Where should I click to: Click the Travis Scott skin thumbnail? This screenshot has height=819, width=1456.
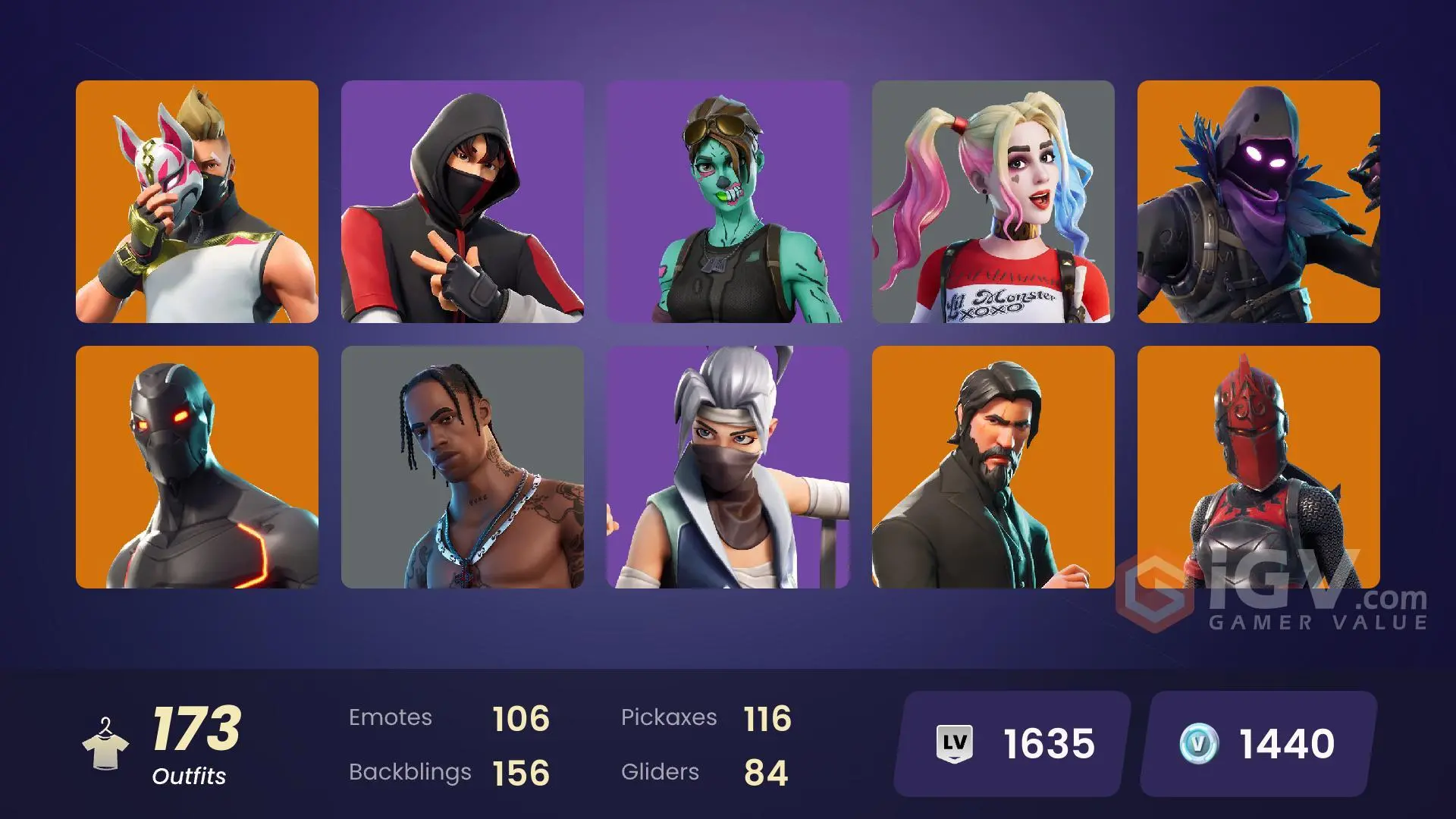pos(462,466)
